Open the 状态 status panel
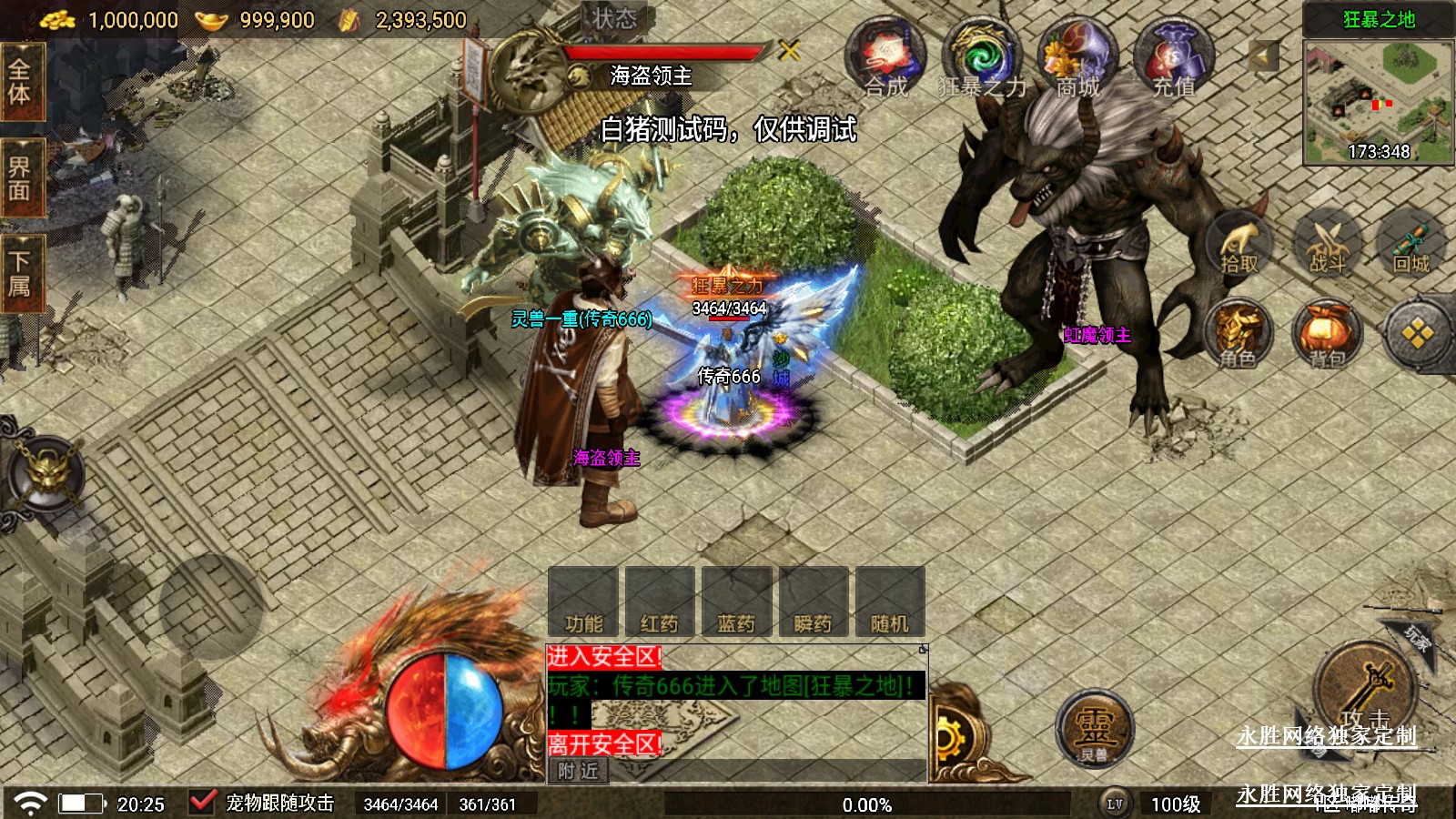Image resolution: width=1456 pixels, height=819 pixels. point(614,18)
